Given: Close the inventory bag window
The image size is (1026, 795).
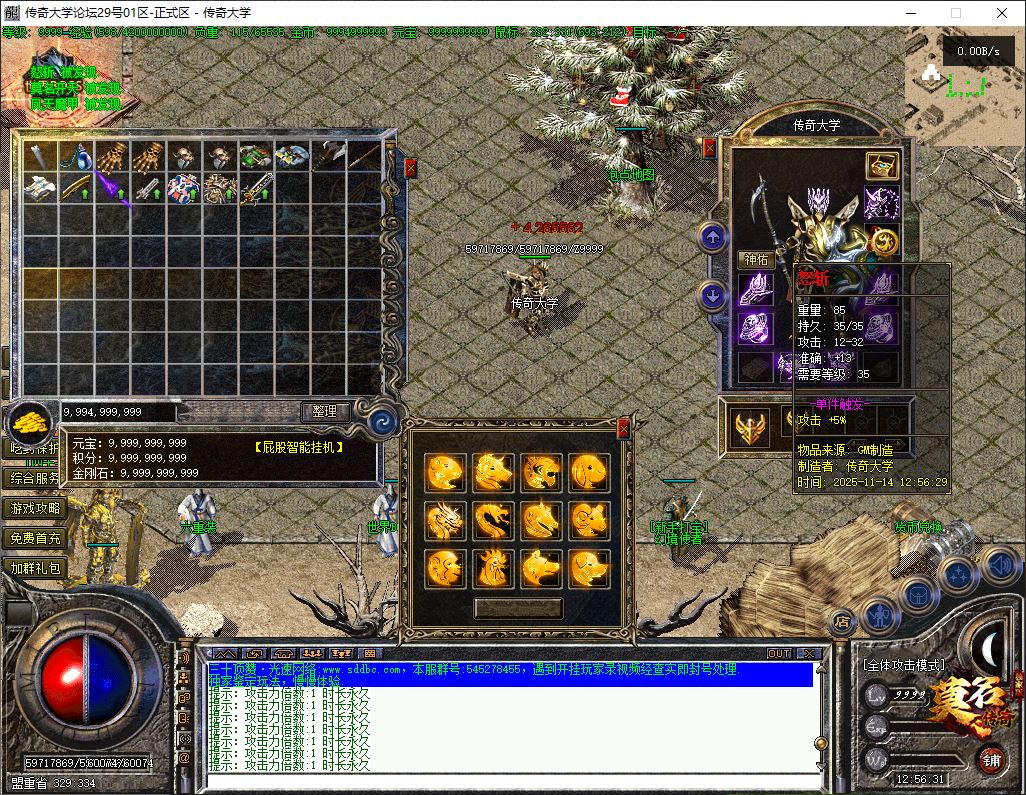Looking at the screenshot, I should 410,168.
